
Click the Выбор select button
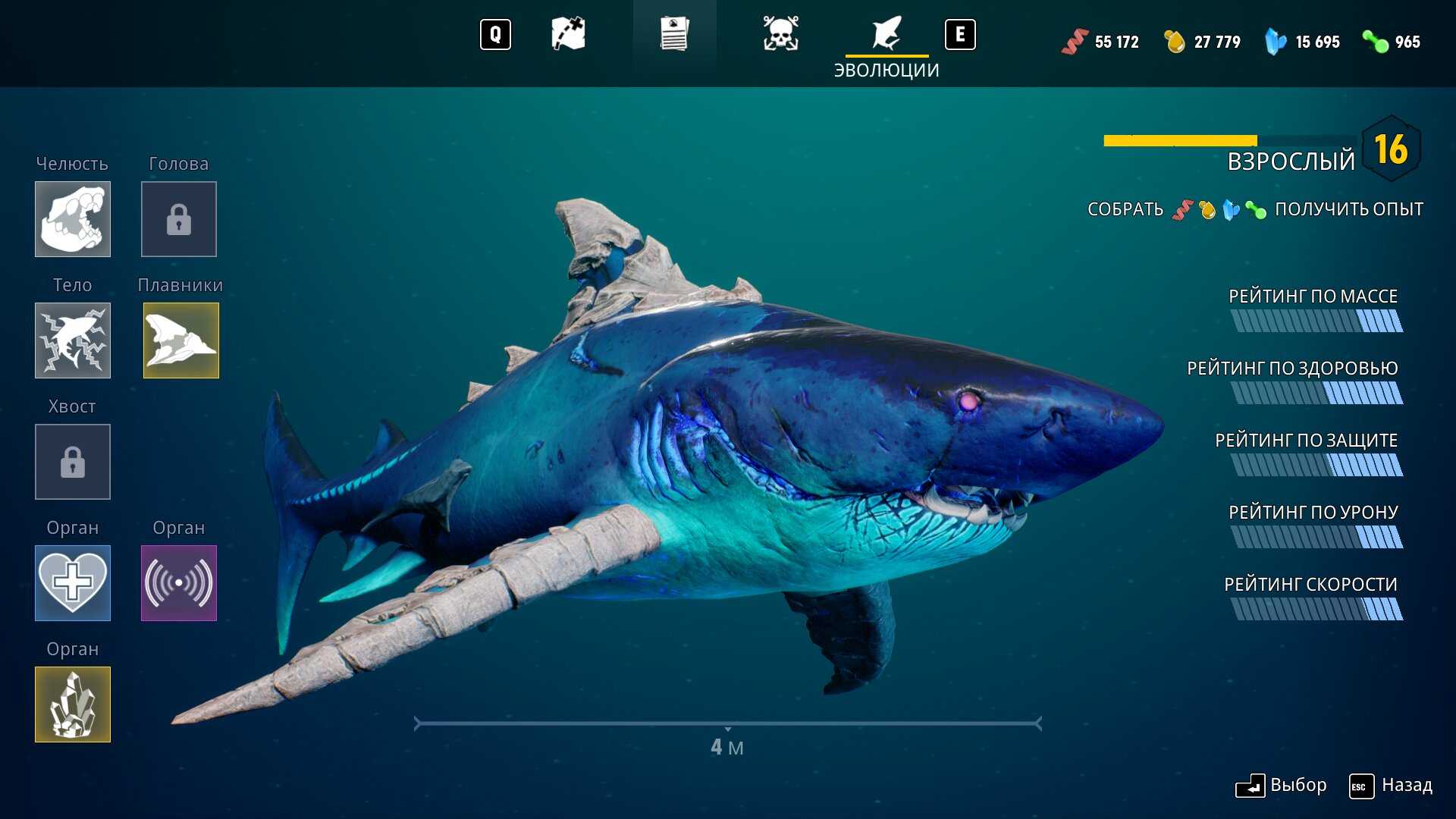point(1282,786)
